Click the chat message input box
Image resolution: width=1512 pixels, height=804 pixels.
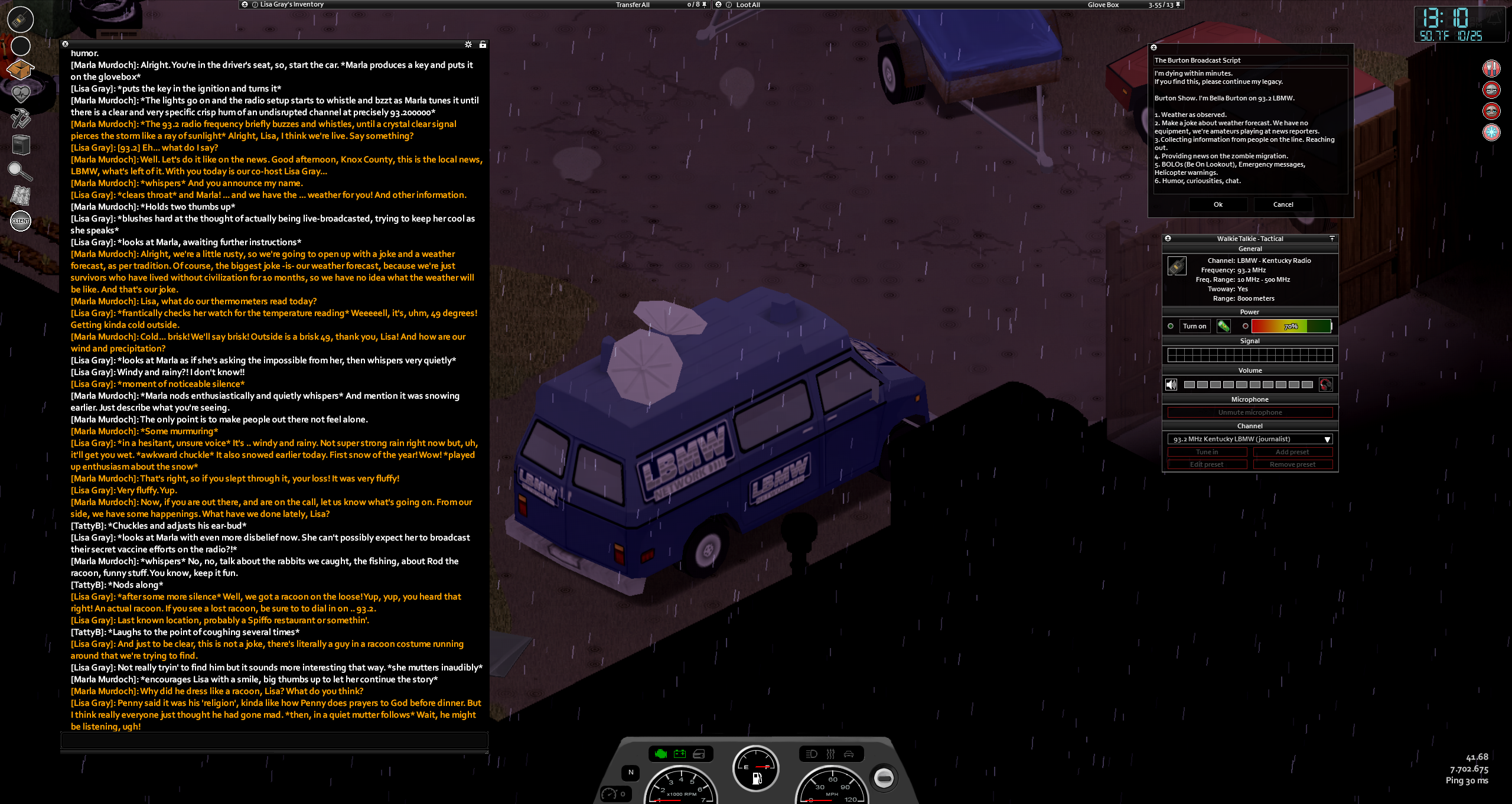tap(274, 740)
